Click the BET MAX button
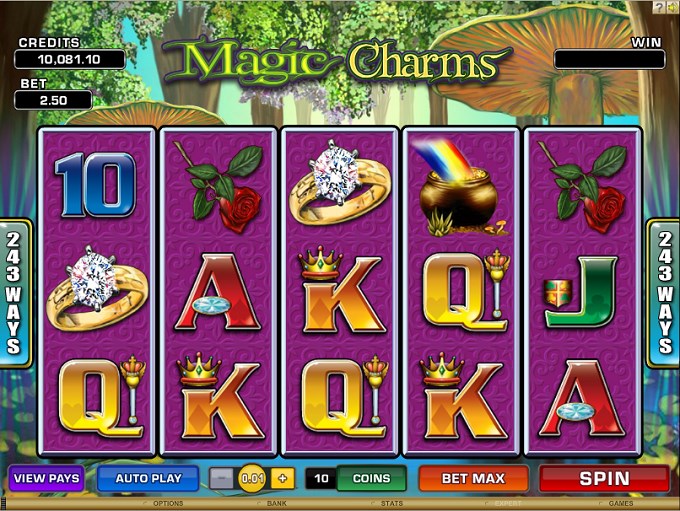680x511 pixels. coord(473,478)
